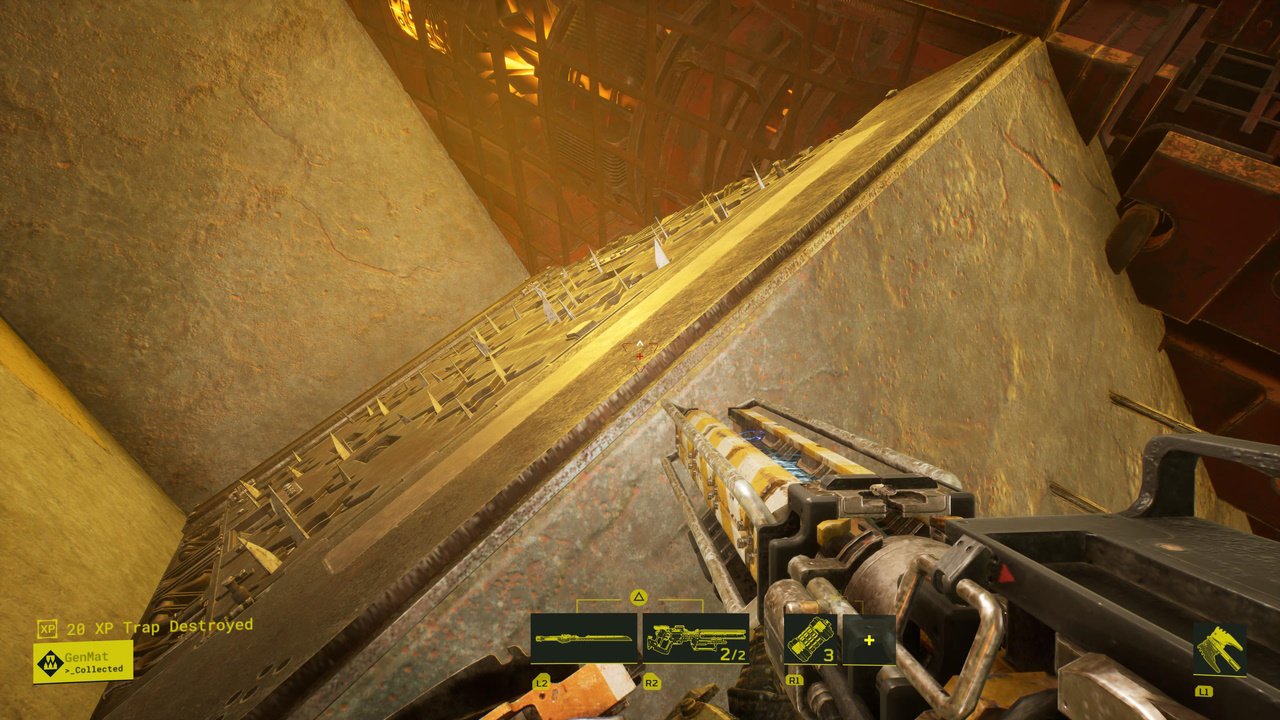
Task: Select the long blade melee weapon slot
Action: pyautogui.click(x=584, y=639)
